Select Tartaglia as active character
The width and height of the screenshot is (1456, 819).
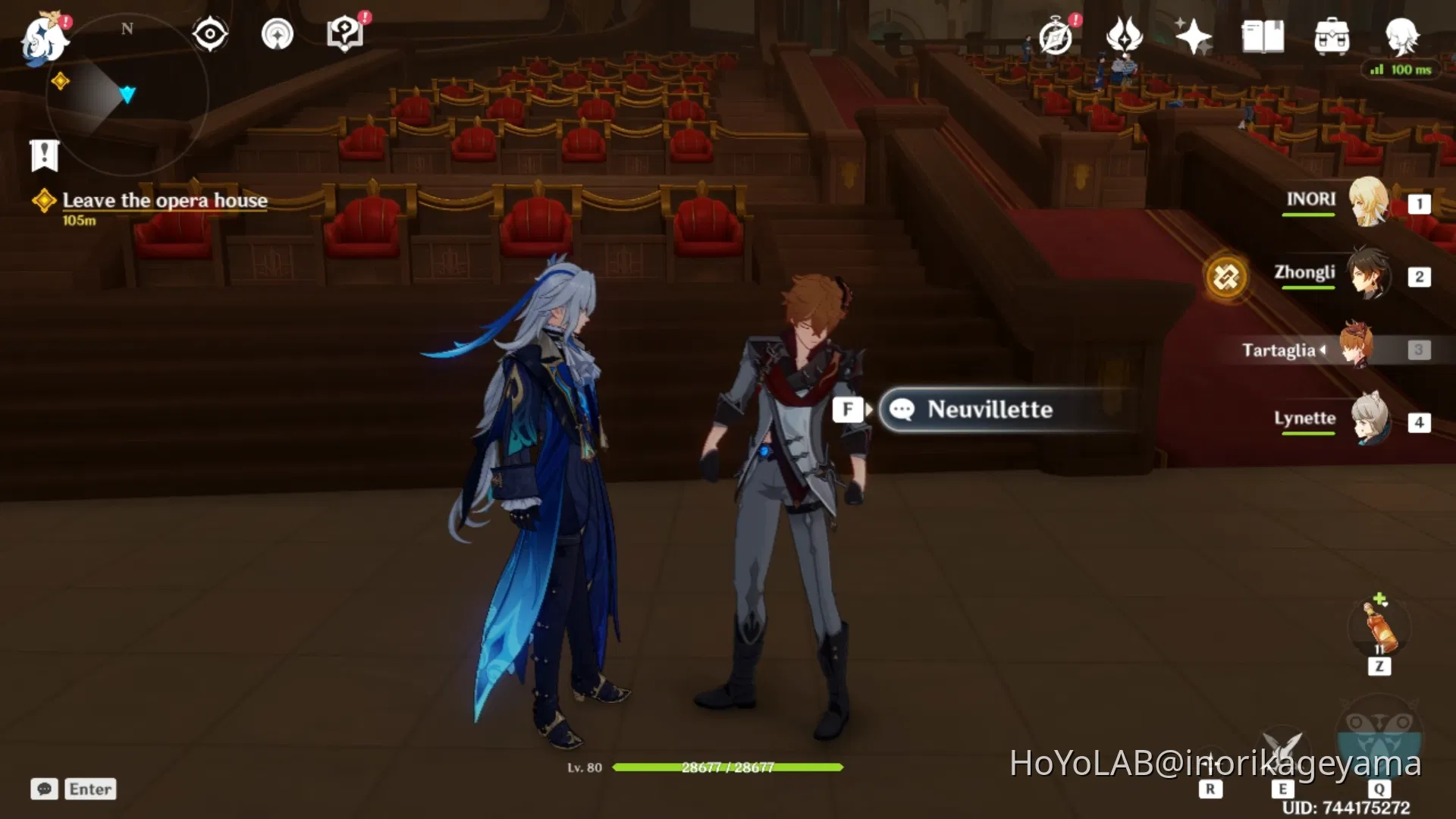(x=1357, y=350)
